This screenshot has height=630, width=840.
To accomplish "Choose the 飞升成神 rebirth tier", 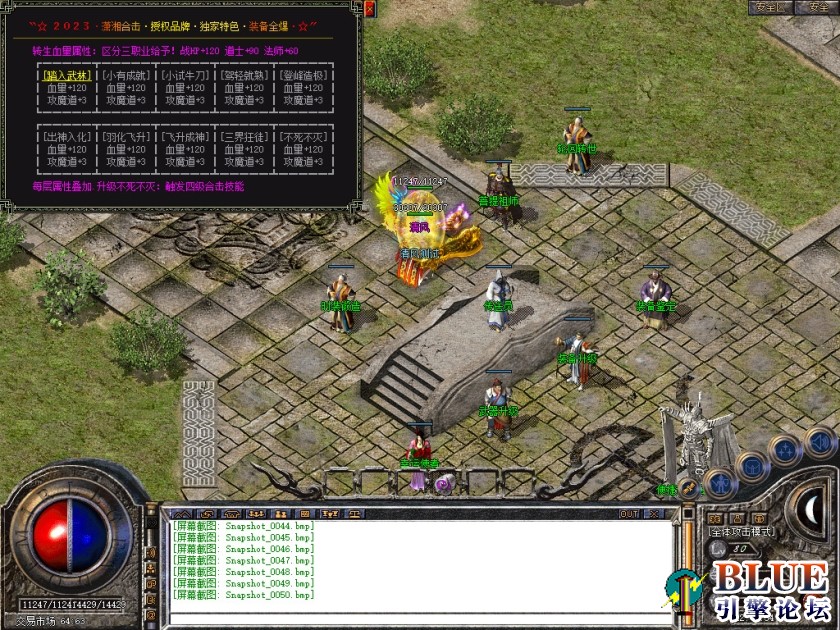I will (184, 136).
